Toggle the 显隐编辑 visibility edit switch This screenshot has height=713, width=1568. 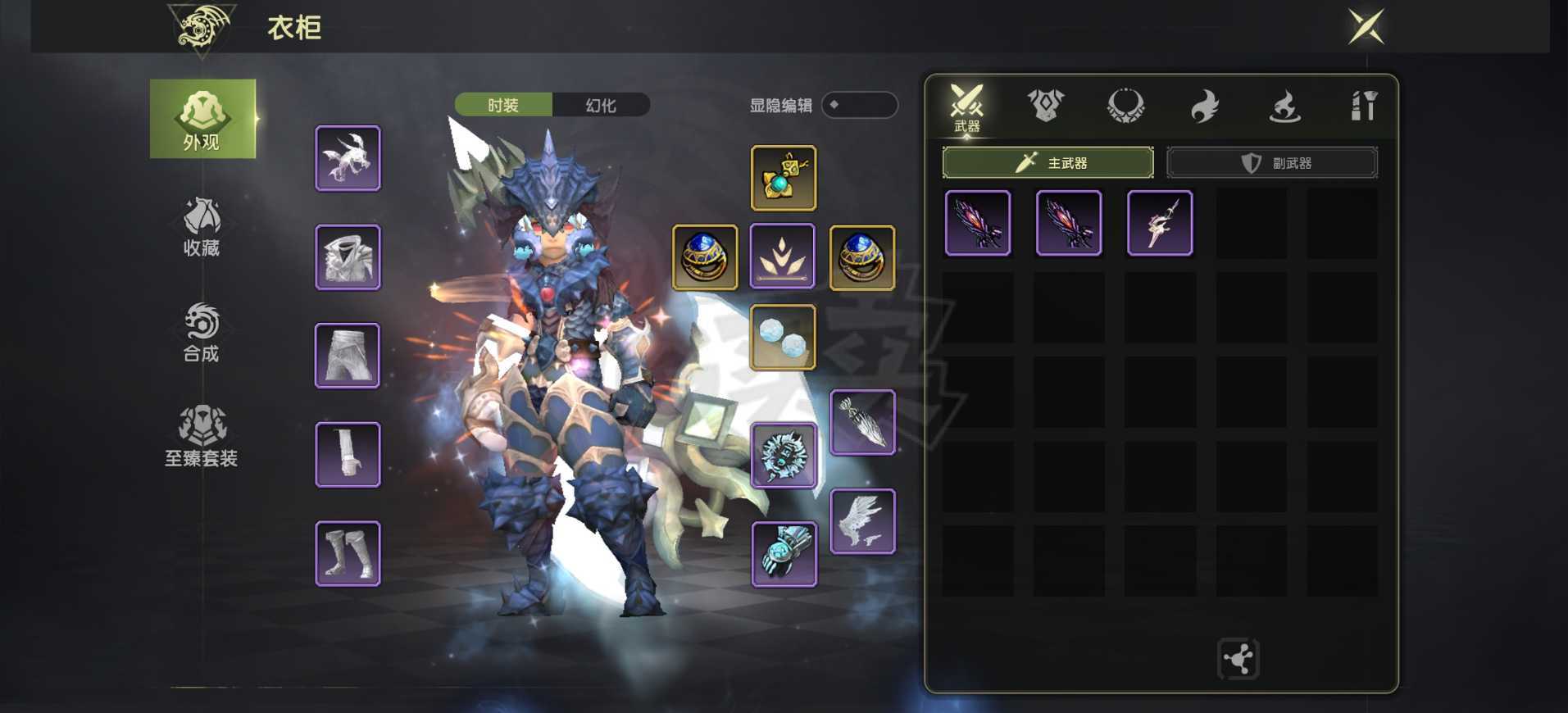(859, 105)
